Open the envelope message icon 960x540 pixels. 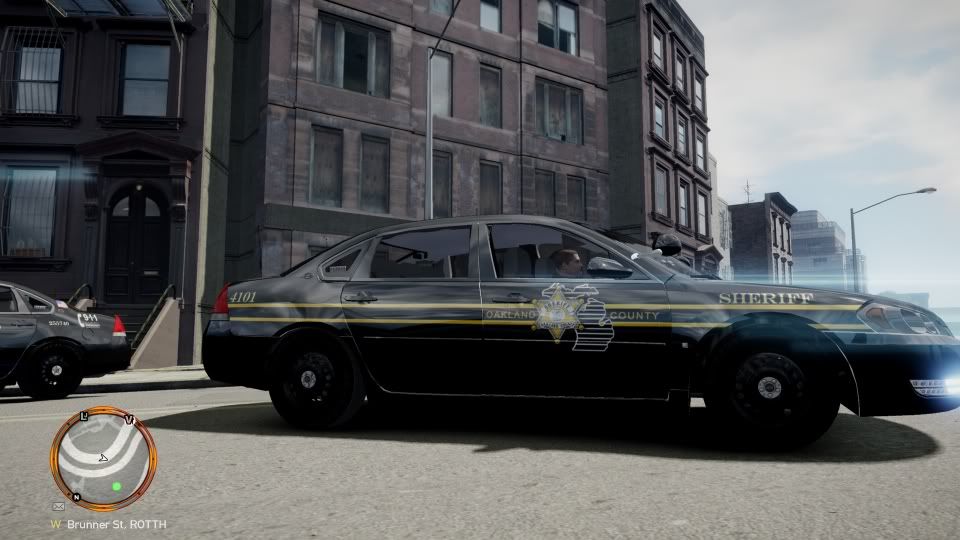[59, 507]
